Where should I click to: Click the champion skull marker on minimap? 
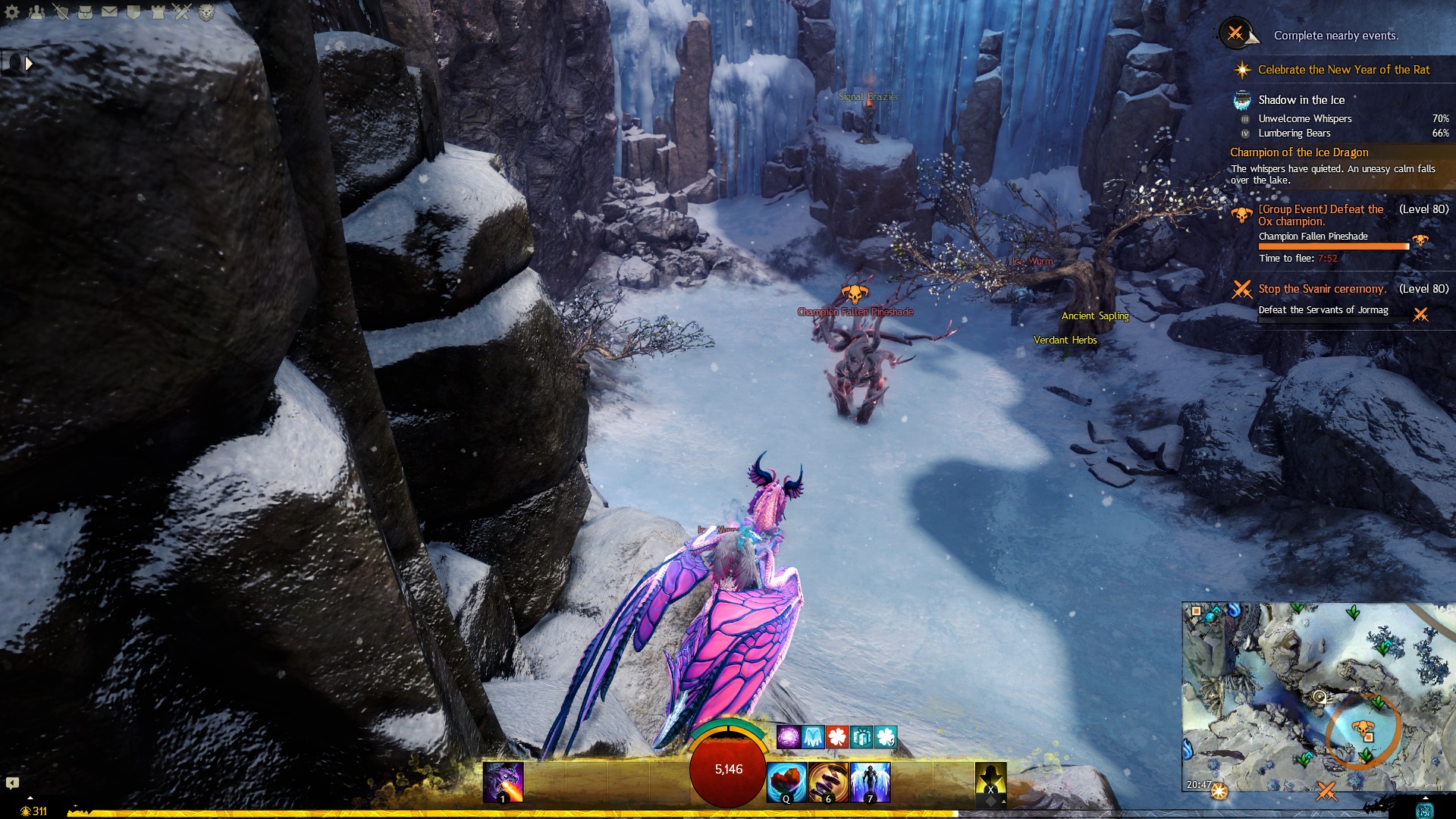tap(1363, 729)
